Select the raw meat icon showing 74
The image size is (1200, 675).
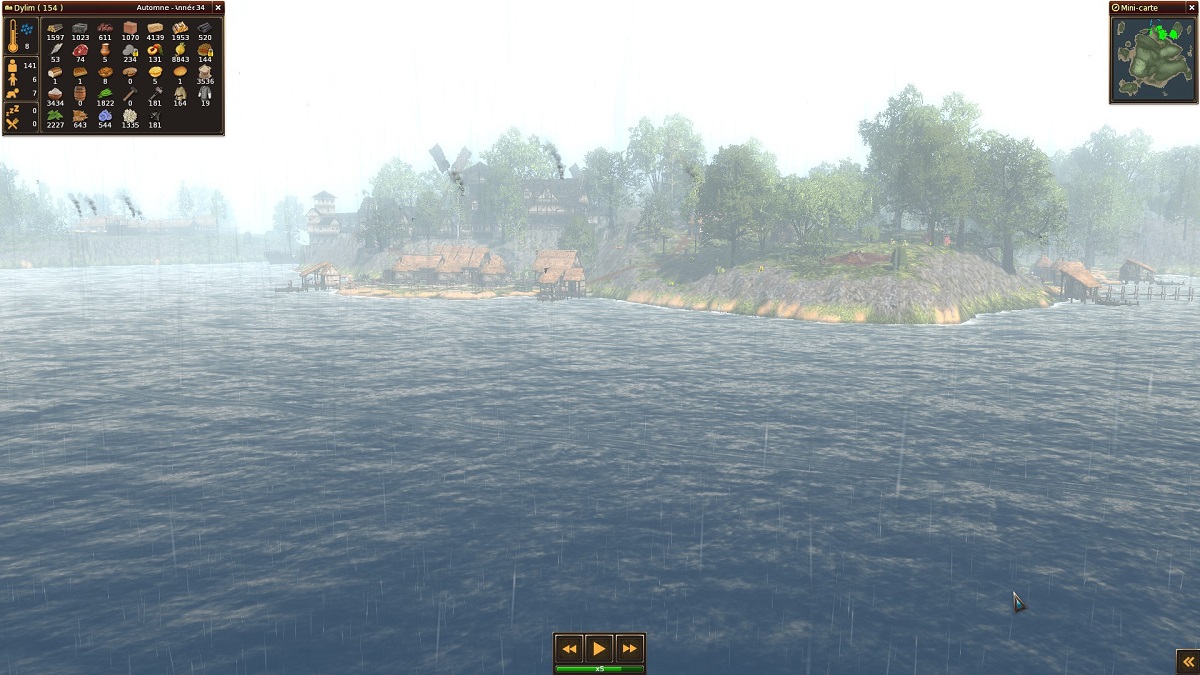80,50
